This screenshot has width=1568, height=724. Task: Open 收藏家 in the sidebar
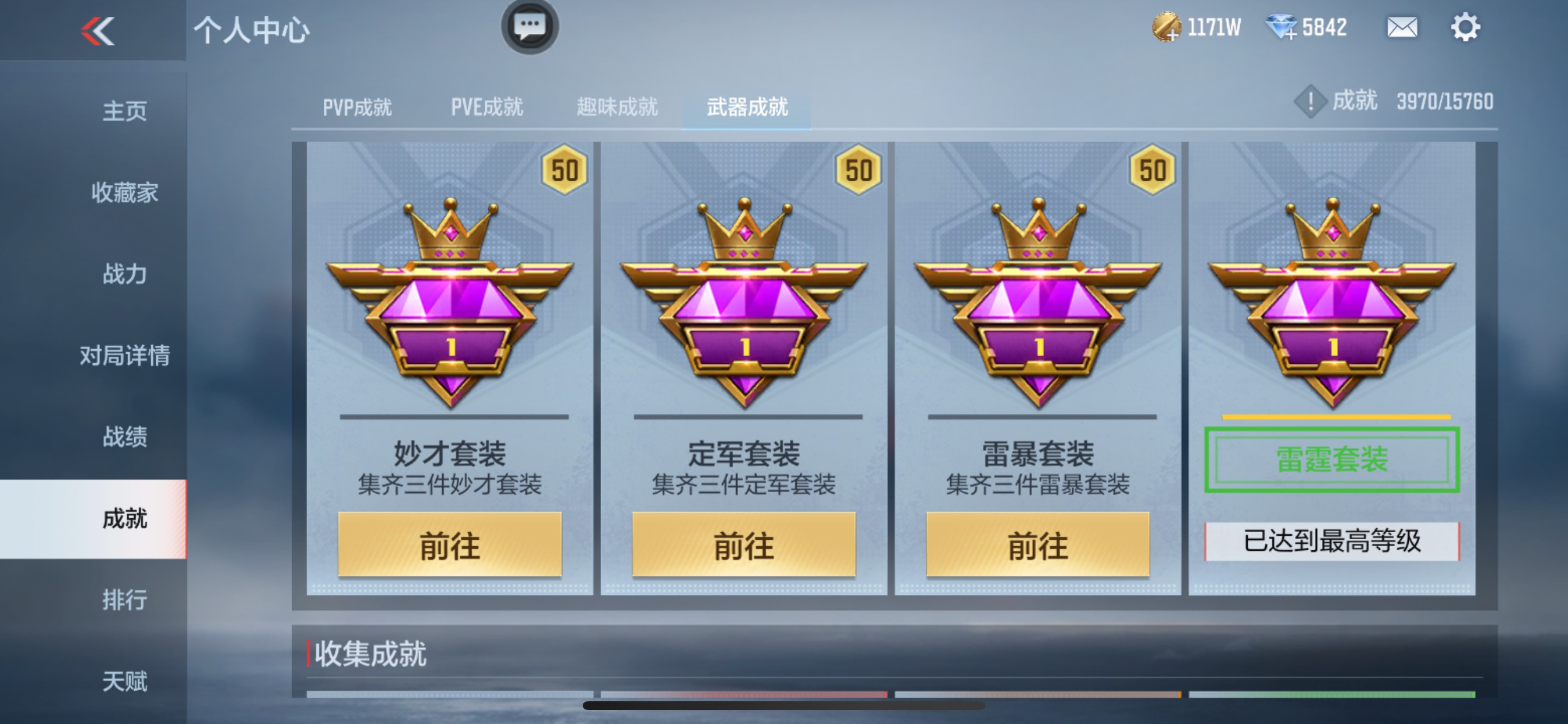coord(125,194)
